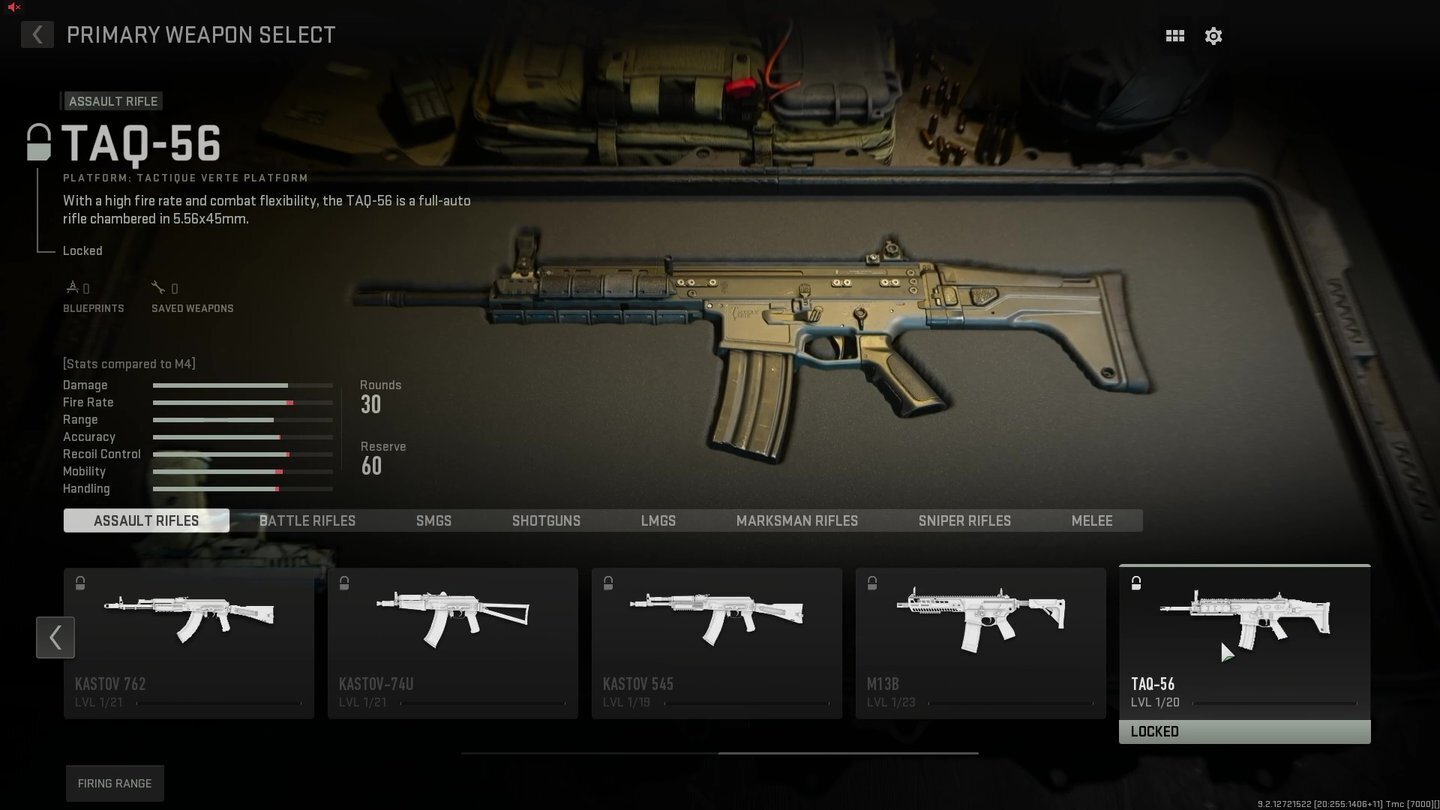The height and width of the screenshot is (810, 1440).
Task: Click the Saved Weapons wrench icon
Action: tap(160, 287)
